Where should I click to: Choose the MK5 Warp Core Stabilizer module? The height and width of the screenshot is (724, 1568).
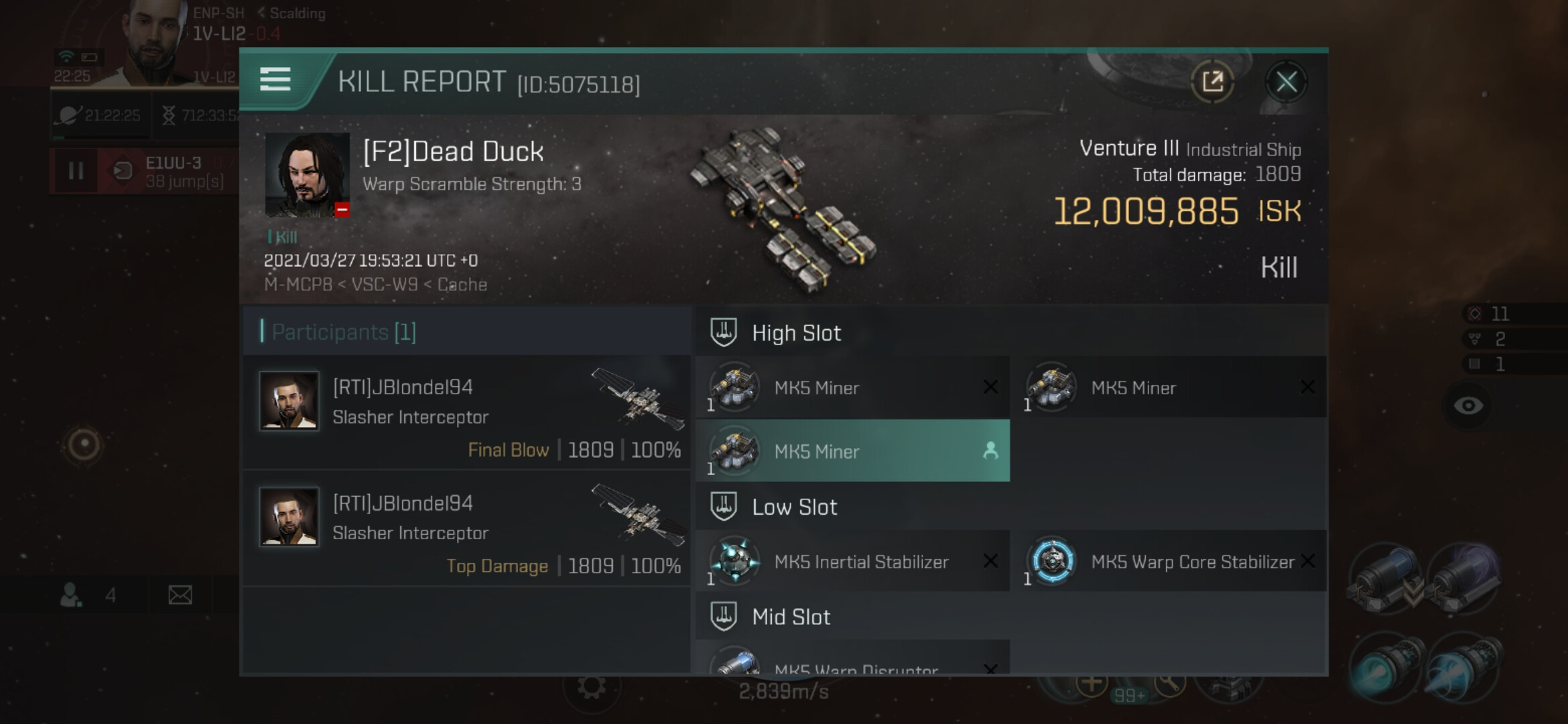[1169, 561]
